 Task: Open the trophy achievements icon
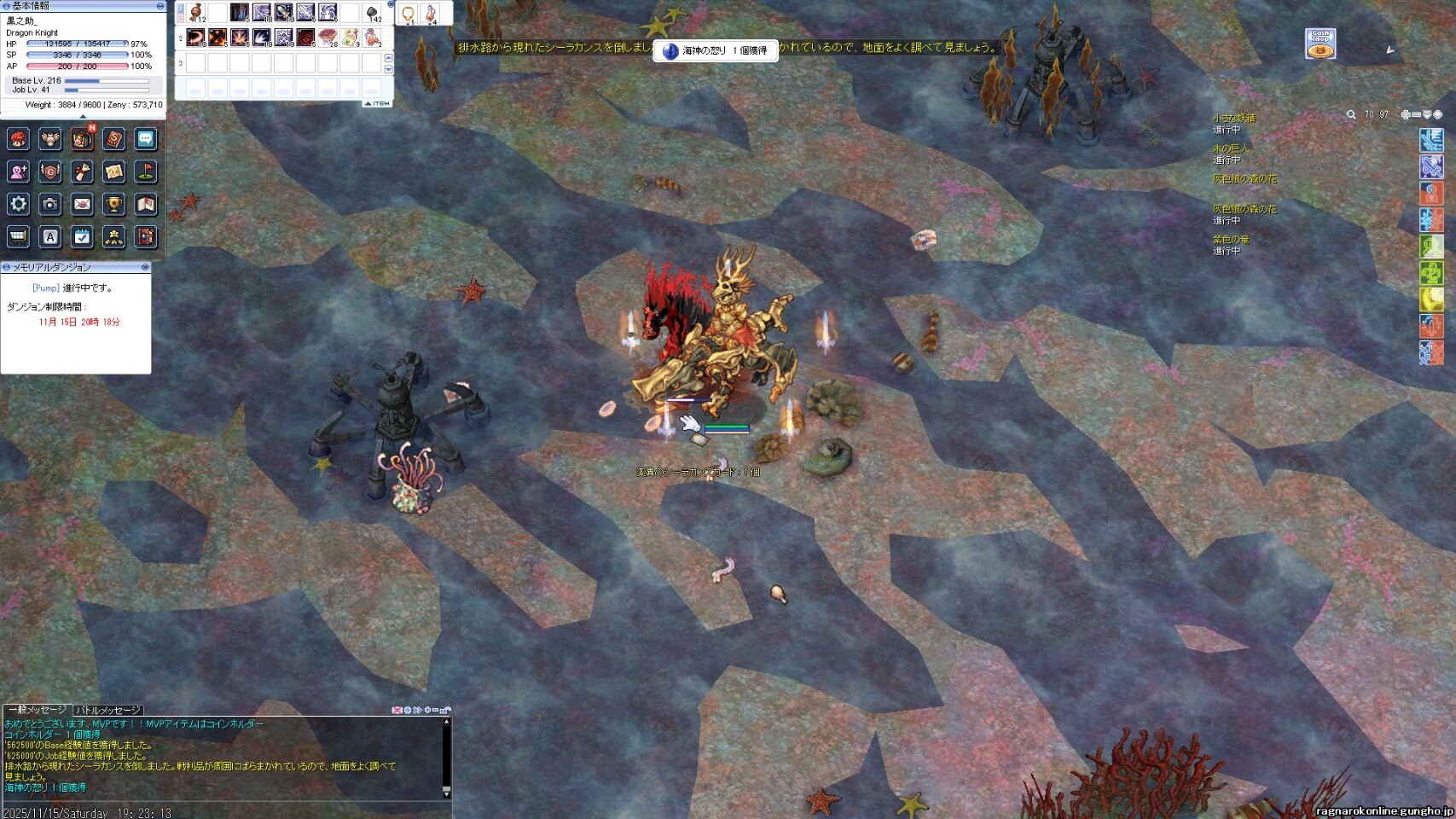point(113,204)
